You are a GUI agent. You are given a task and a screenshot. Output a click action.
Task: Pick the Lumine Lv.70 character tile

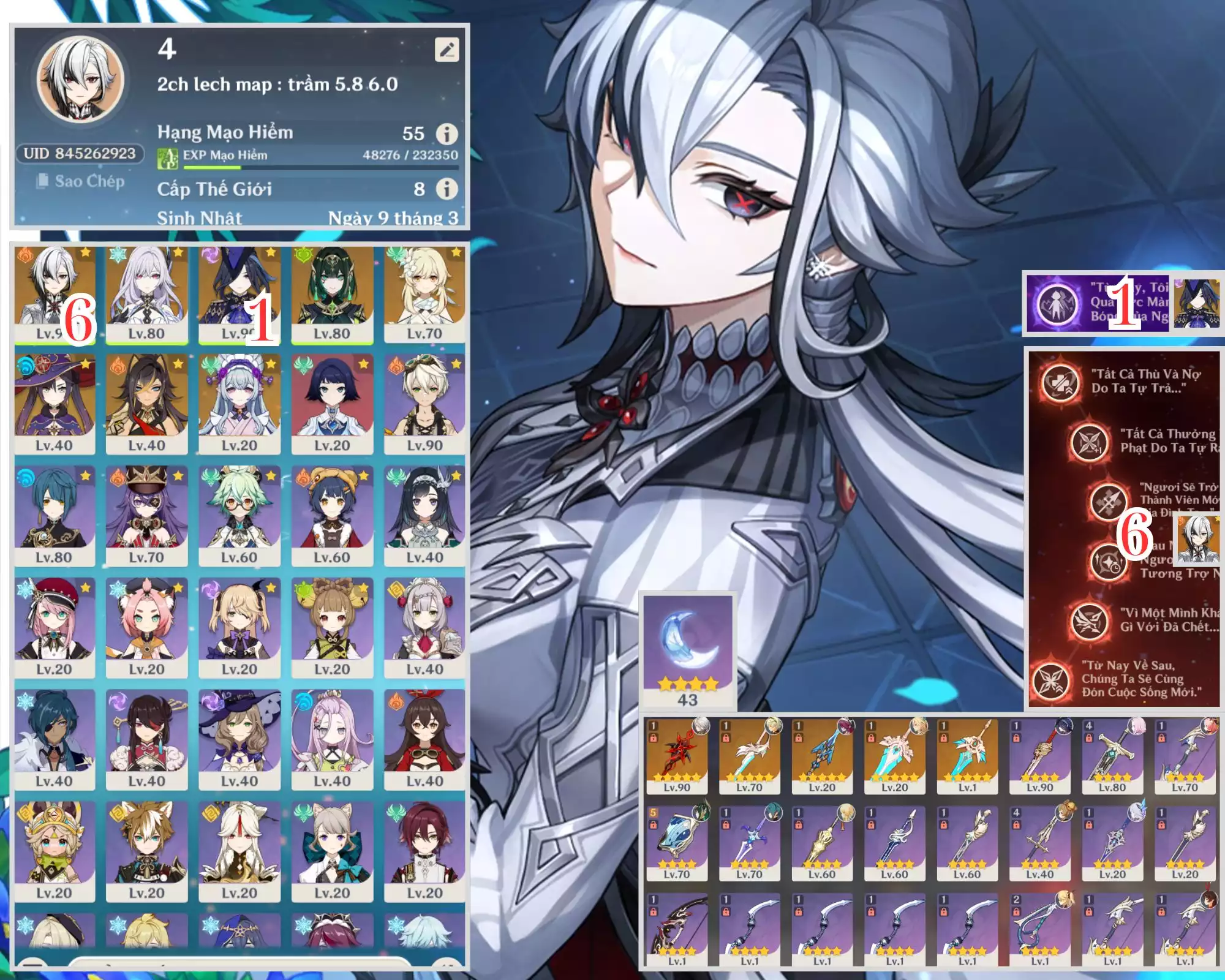click(x=424, y=293)
